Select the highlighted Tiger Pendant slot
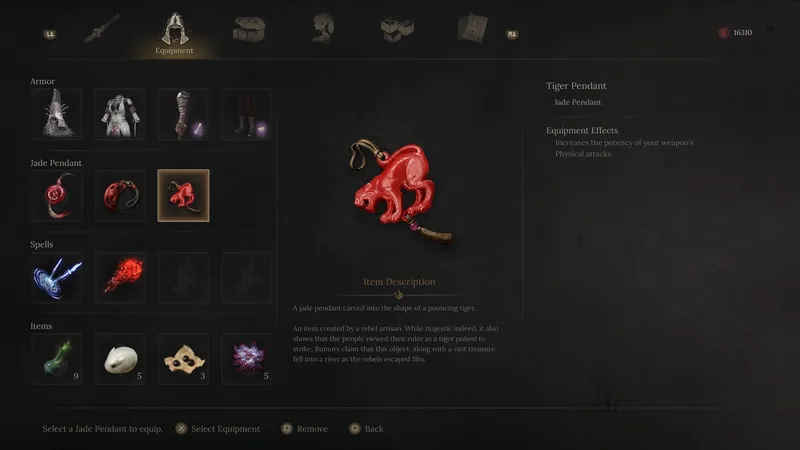This screenshot has width=800, height=450. click(x=183, y=196)
